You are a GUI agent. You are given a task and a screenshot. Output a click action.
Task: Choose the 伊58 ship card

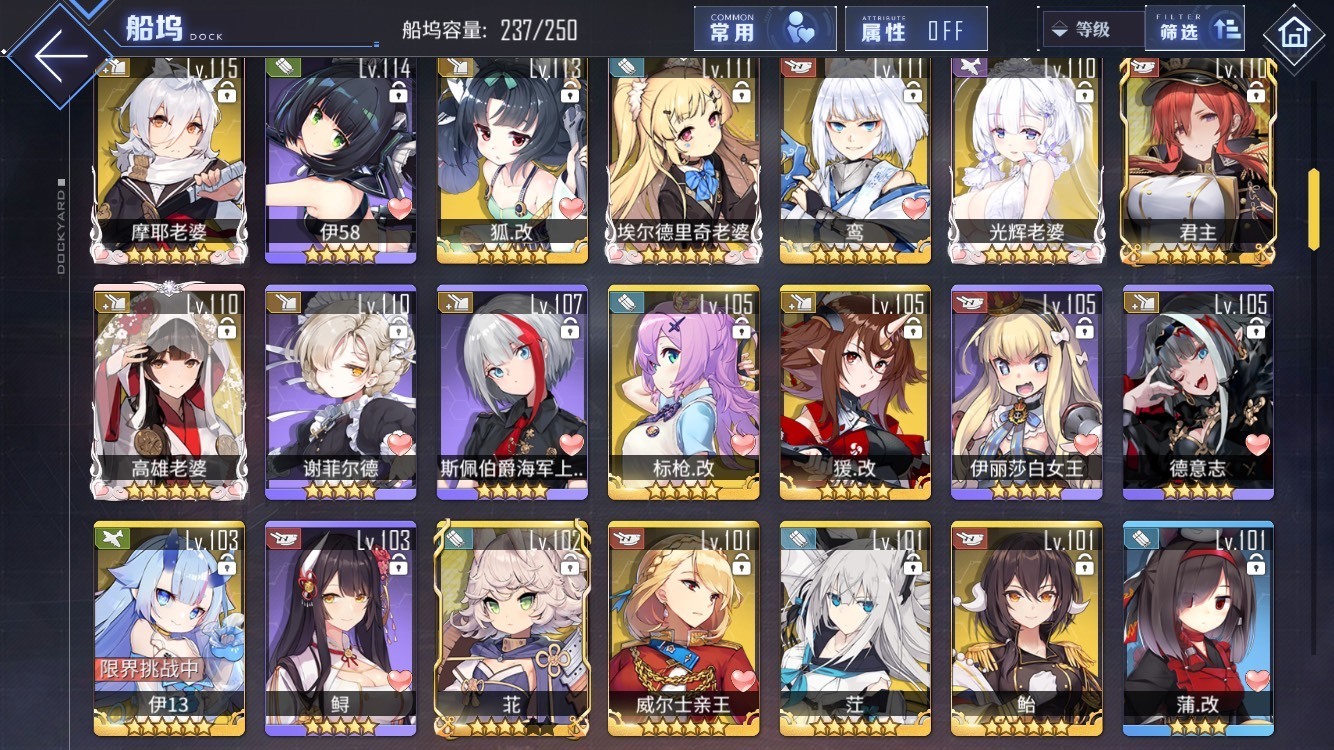pyautogui.click(x=340, y=160)
